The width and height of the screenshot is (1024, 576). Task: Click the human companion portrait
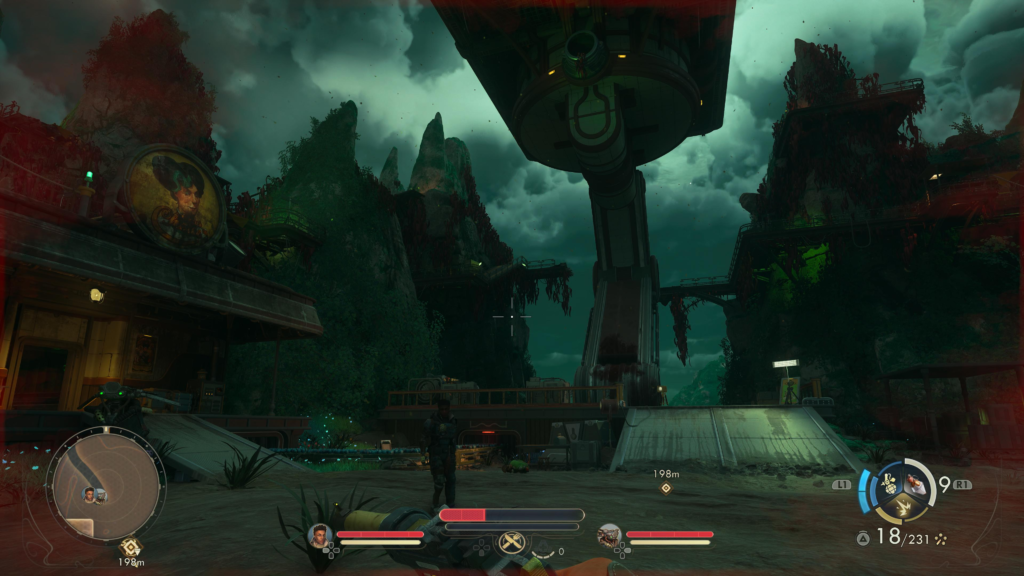point(321,535)
